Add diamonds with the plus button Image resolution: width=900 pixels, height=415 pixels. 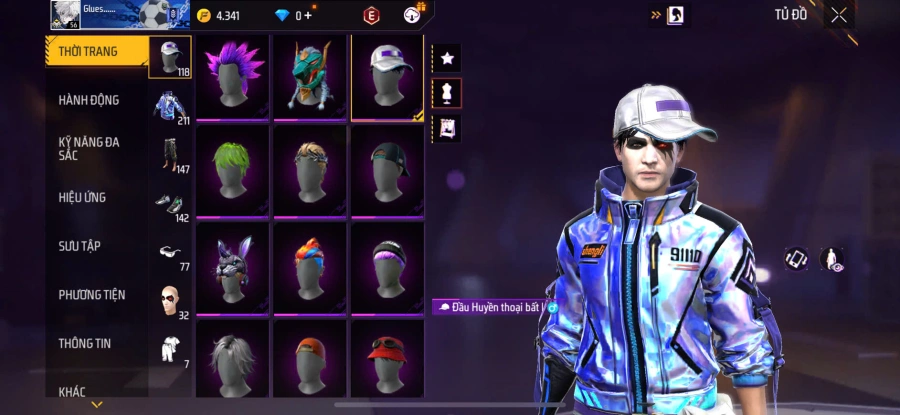[x=308, y=15]
